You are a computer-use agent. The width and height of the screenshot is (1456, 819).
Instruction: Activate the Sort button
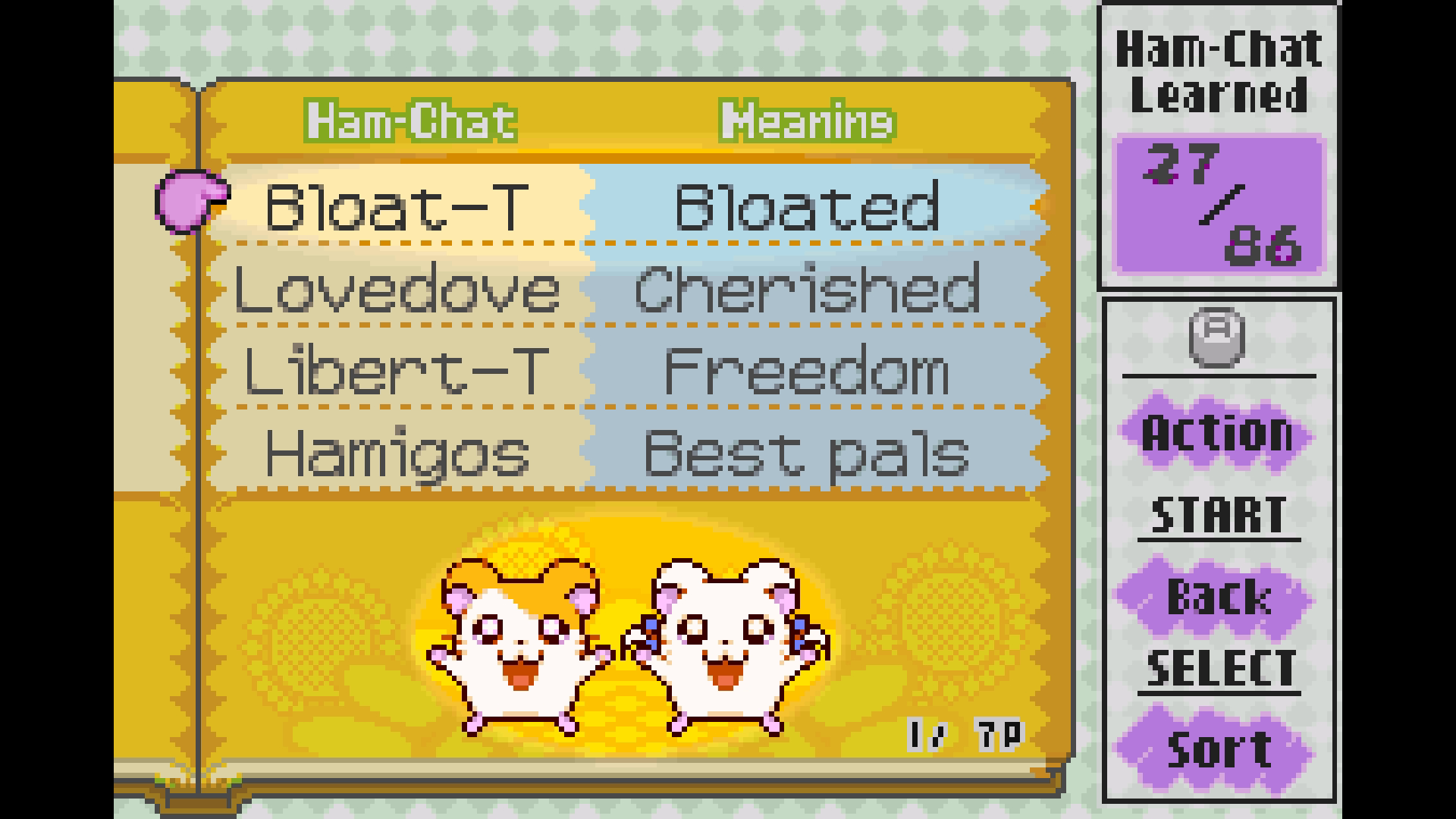pyautogui.click(x=1216, y=748)
